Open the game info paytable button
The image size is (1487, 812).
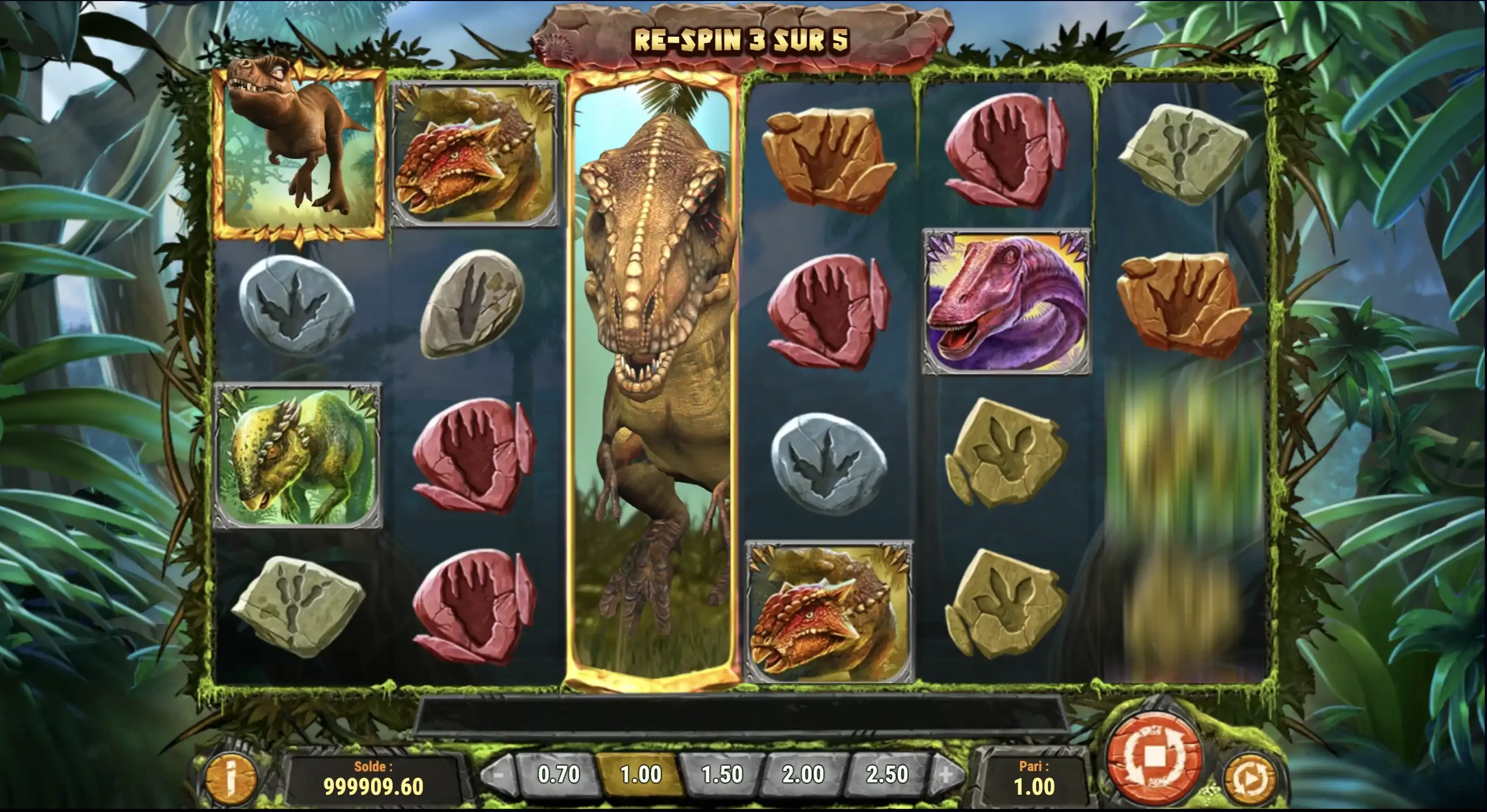231,778
